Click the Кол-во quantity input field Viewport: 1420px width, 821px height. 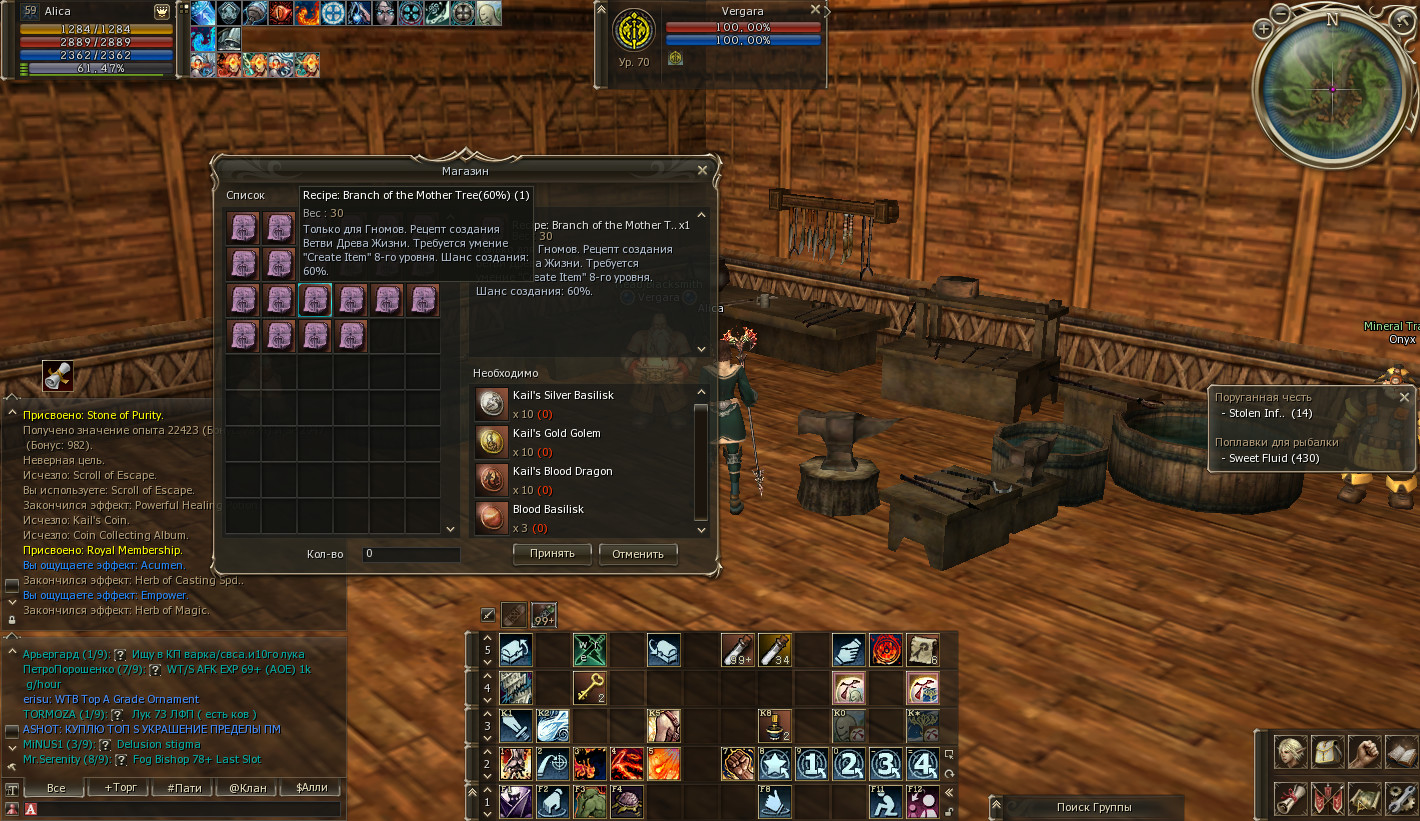pyautogui.click(x=411, y=554)
